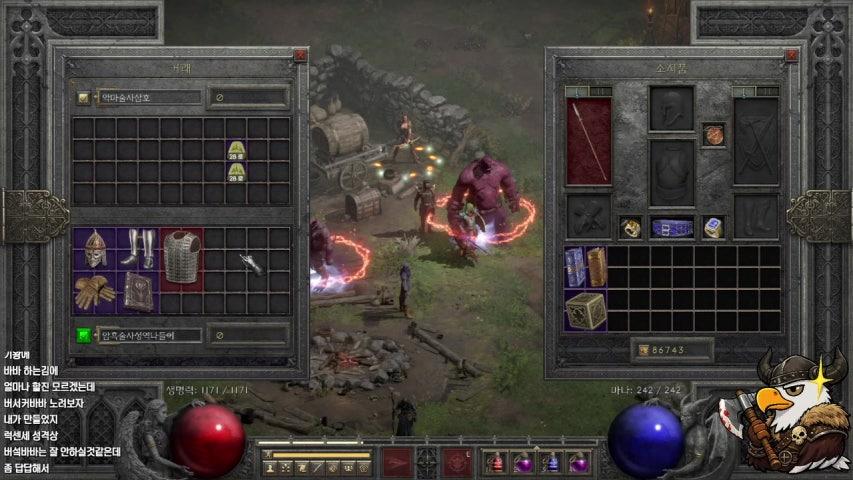Use the red health potion in belt
This screenshot has height=480, width=853.
[496, 463]
